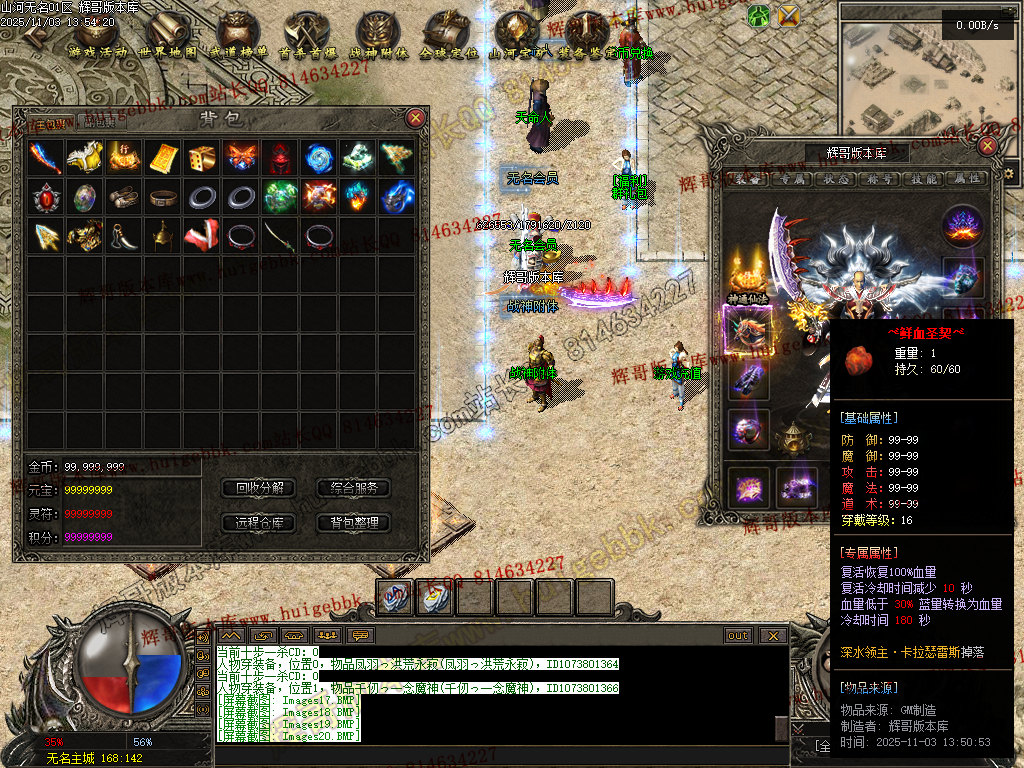Click the chat panel's out button

[x=738, y=635]
